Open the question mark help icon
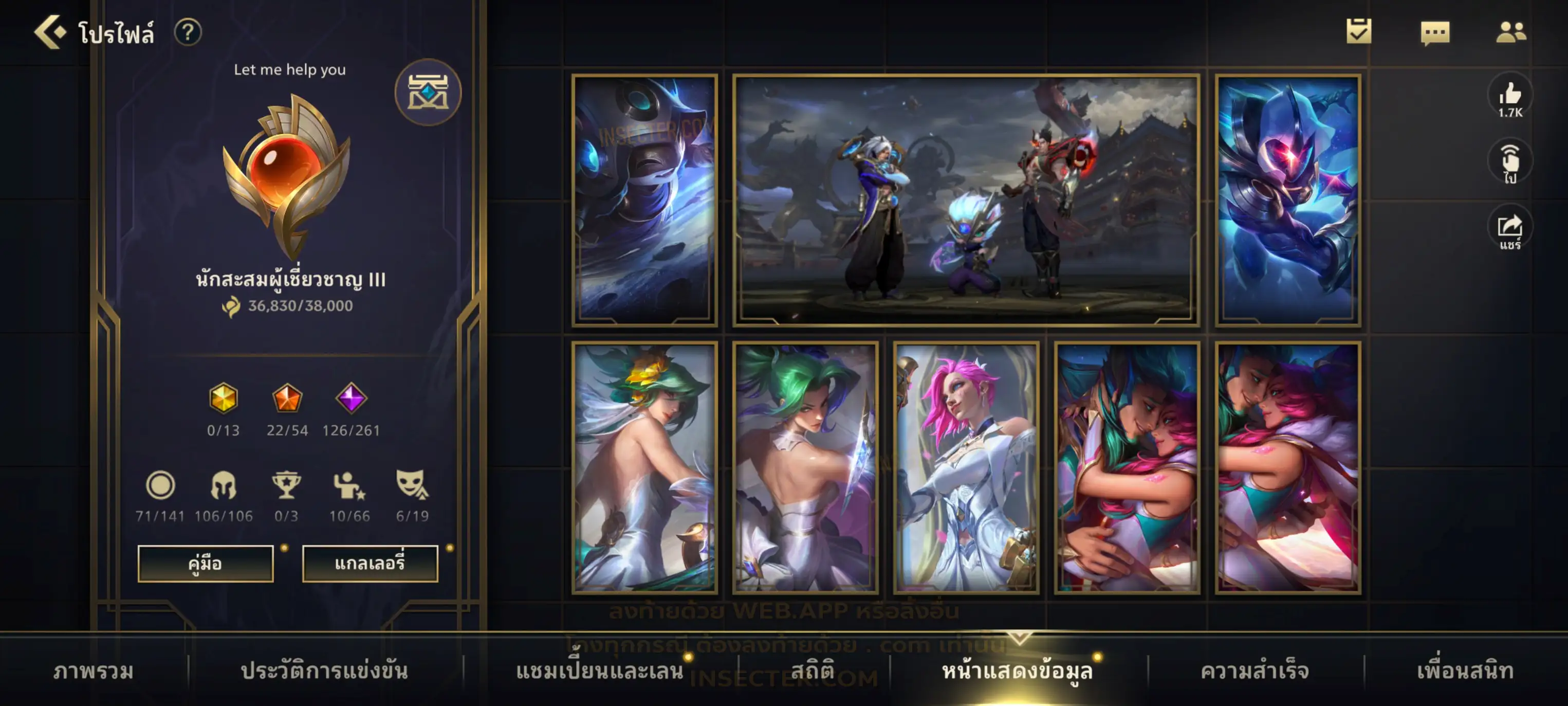This screenshot has width=1568, height=706. click(188, 32)
